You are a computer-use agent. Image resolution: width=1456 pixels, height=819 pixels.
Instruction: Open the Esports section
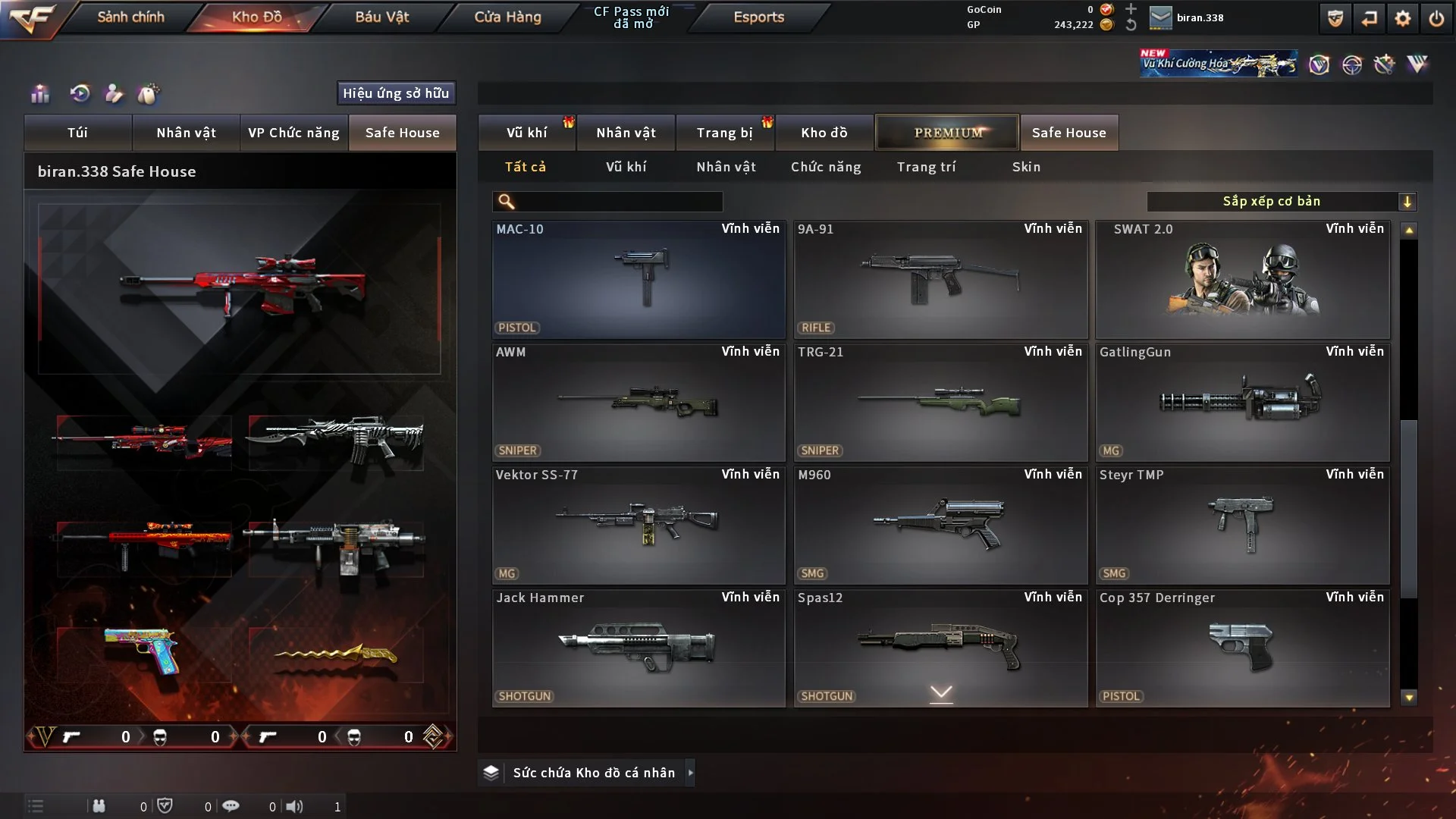coord(758,17)
